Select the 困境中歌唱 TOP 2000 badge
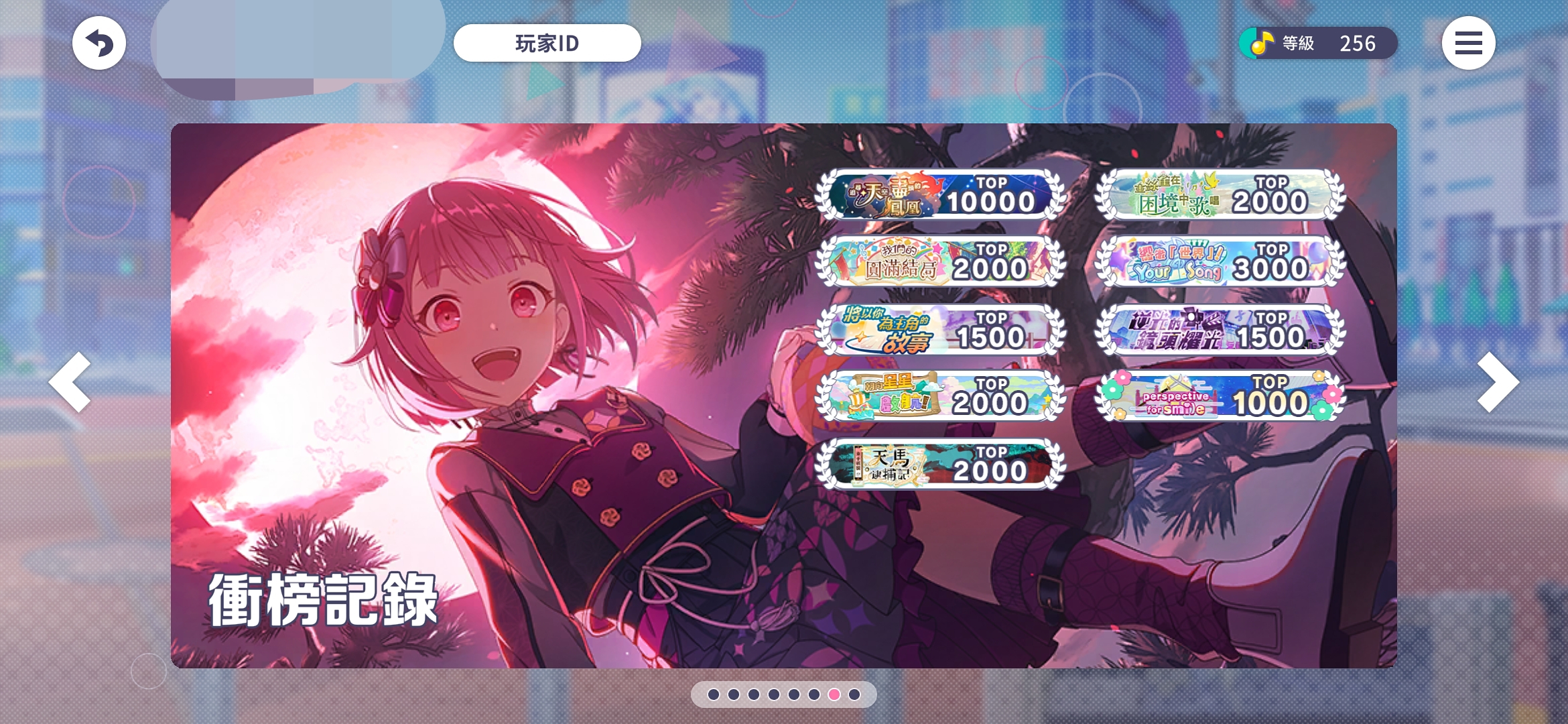The image size is (1568, 724). 1220,195
